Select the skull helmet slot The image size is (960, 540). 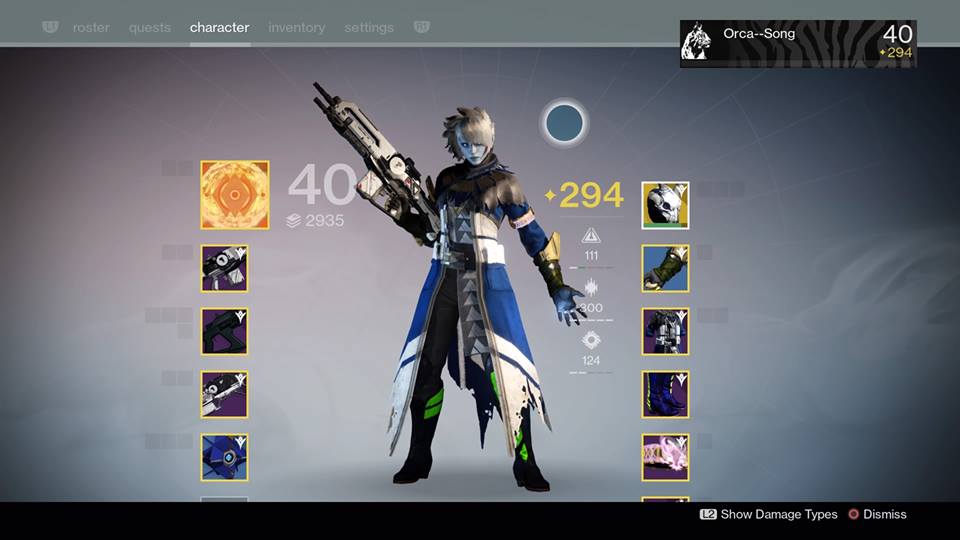tap(665, 206)
